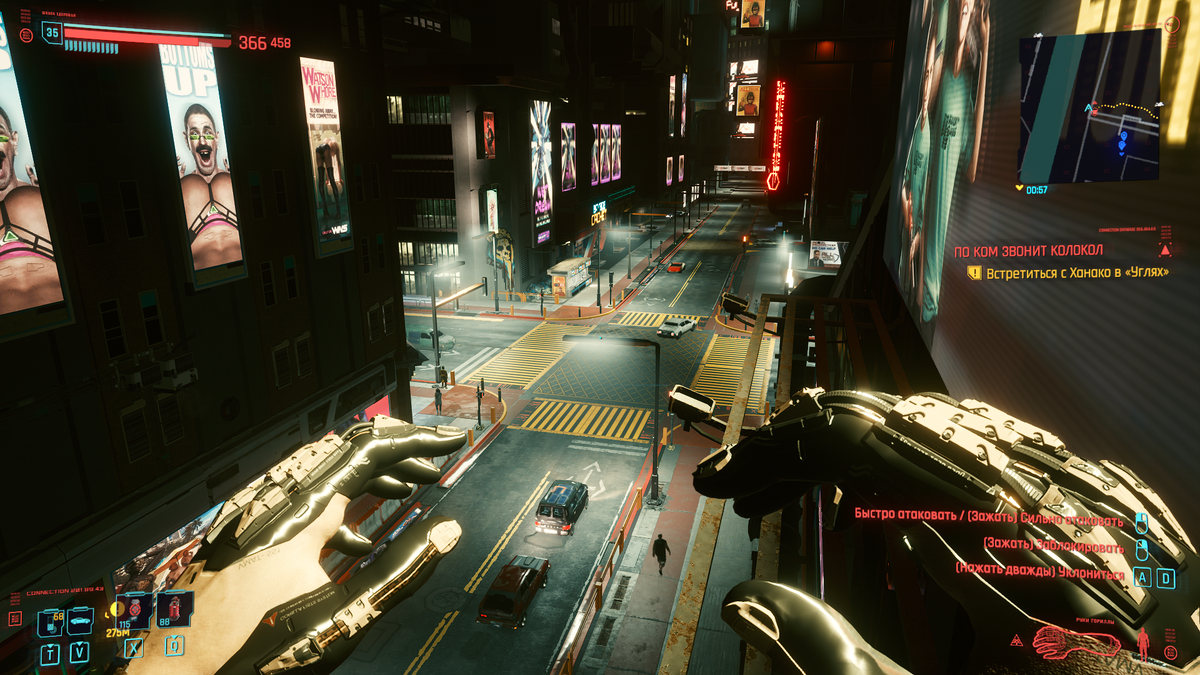Click the red body stance silhouette icon
This screenshot has width=1200, height=675.
1144,643
